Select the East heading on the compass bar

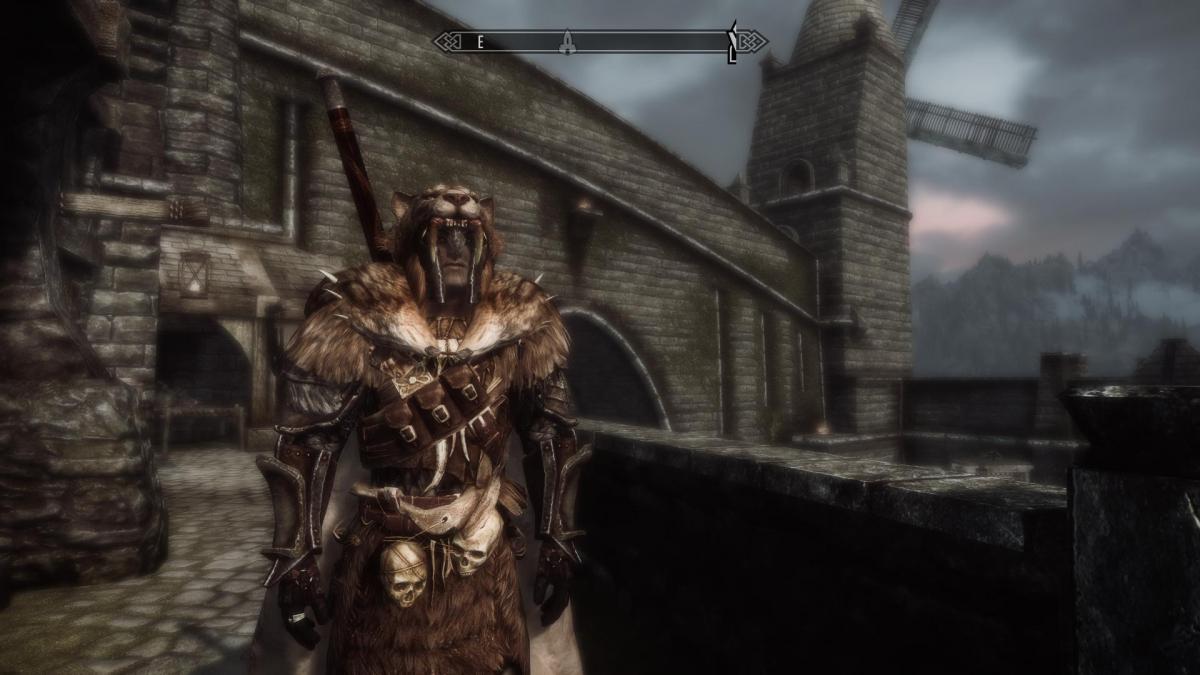coord(480,41)
